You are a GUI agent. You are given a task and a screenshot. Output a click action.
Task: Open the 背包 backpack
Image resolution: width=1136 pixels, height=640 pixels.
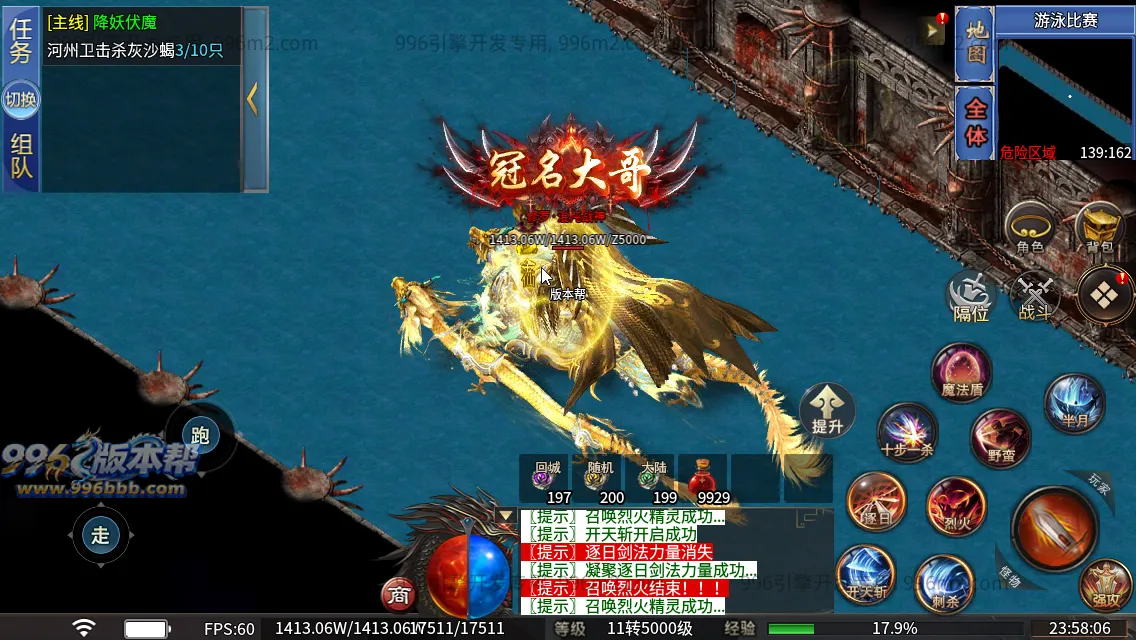[1099, 227]
